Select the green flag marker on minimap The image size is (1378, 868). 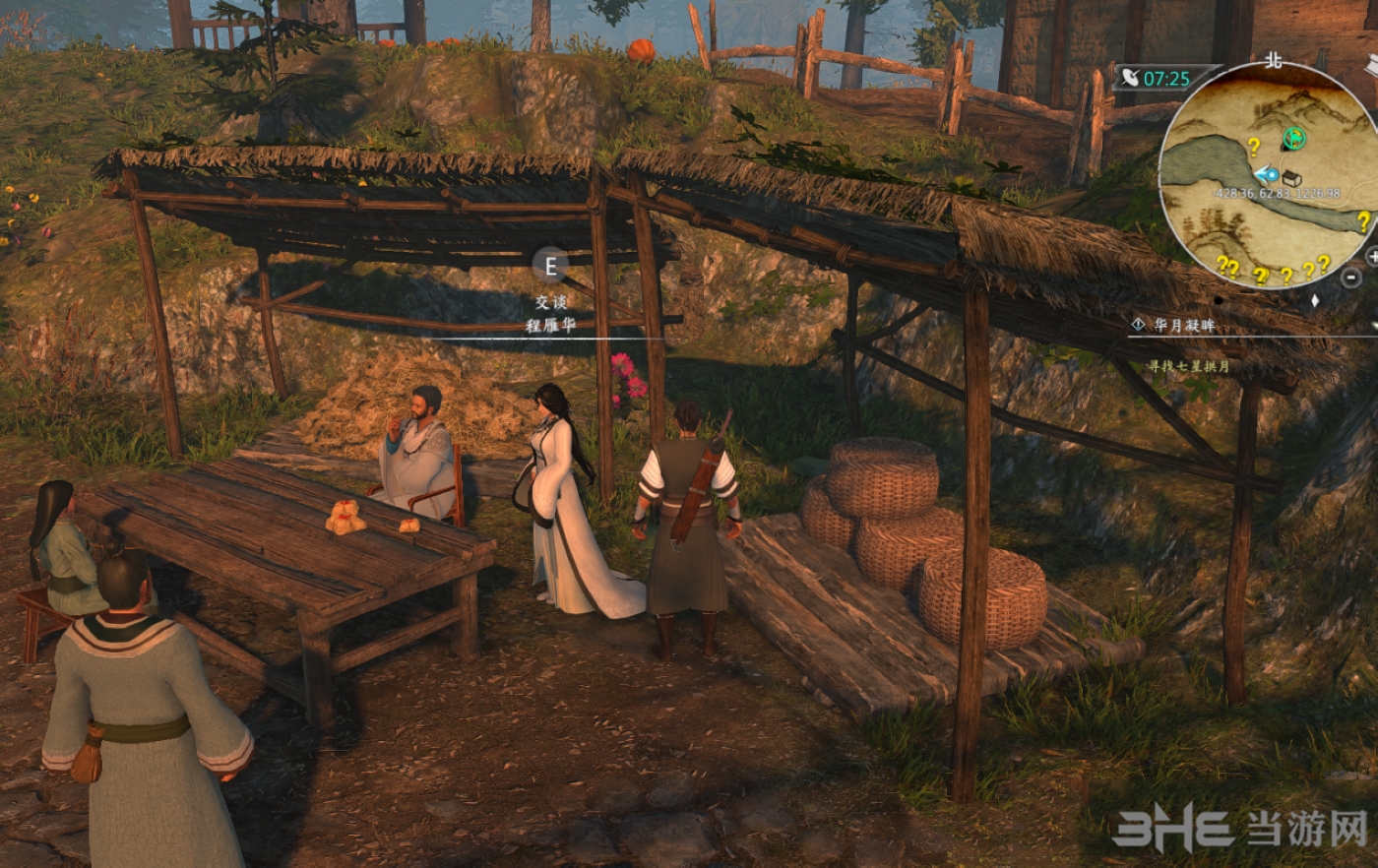(x=1294, y=140)
